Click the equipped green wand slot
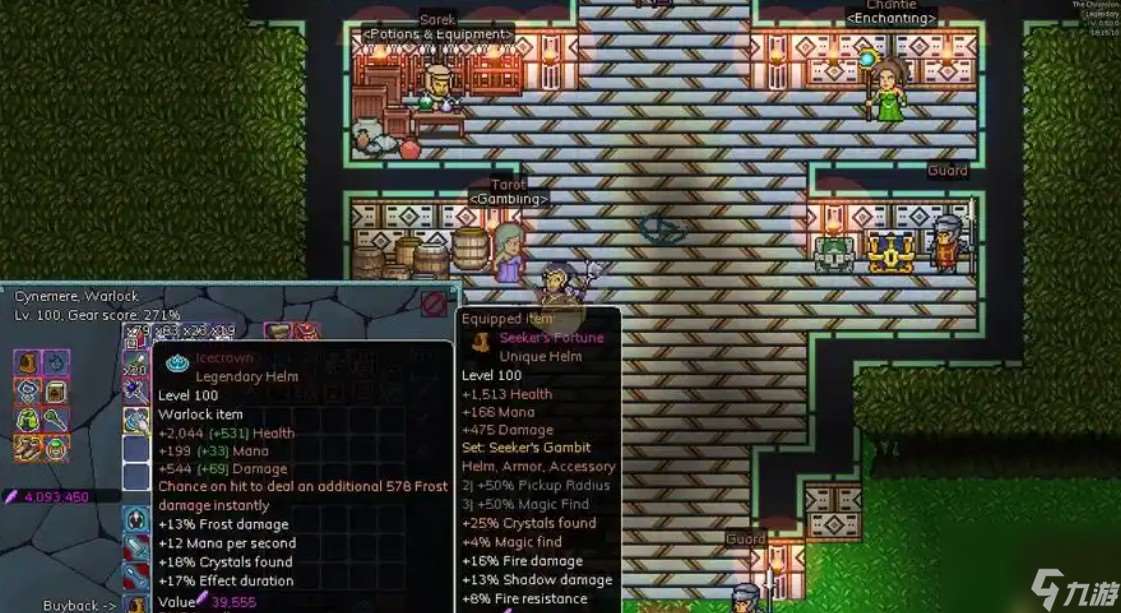Screen dimensions: 1121x613 pyautogui.click(x=56, y=420)
